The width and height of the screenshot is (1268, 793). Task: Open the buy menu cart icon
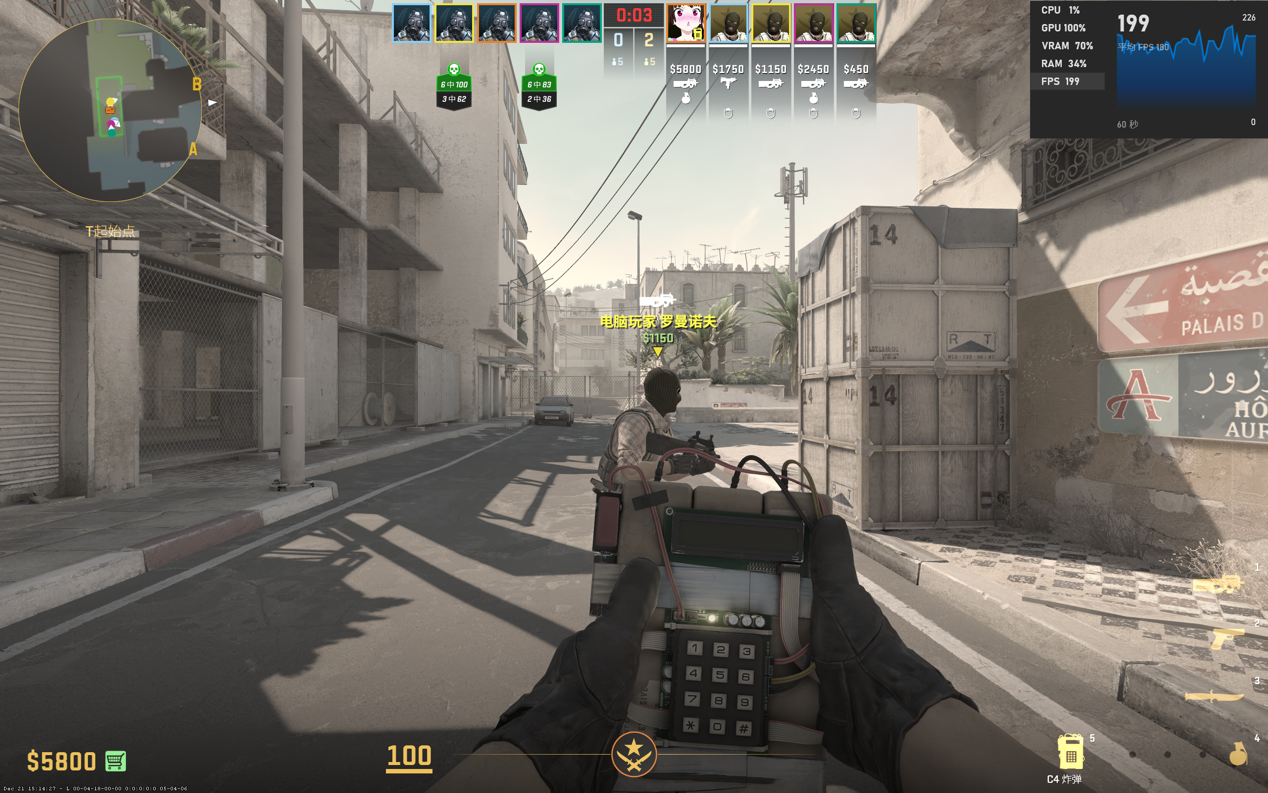(x=115, y=761)
